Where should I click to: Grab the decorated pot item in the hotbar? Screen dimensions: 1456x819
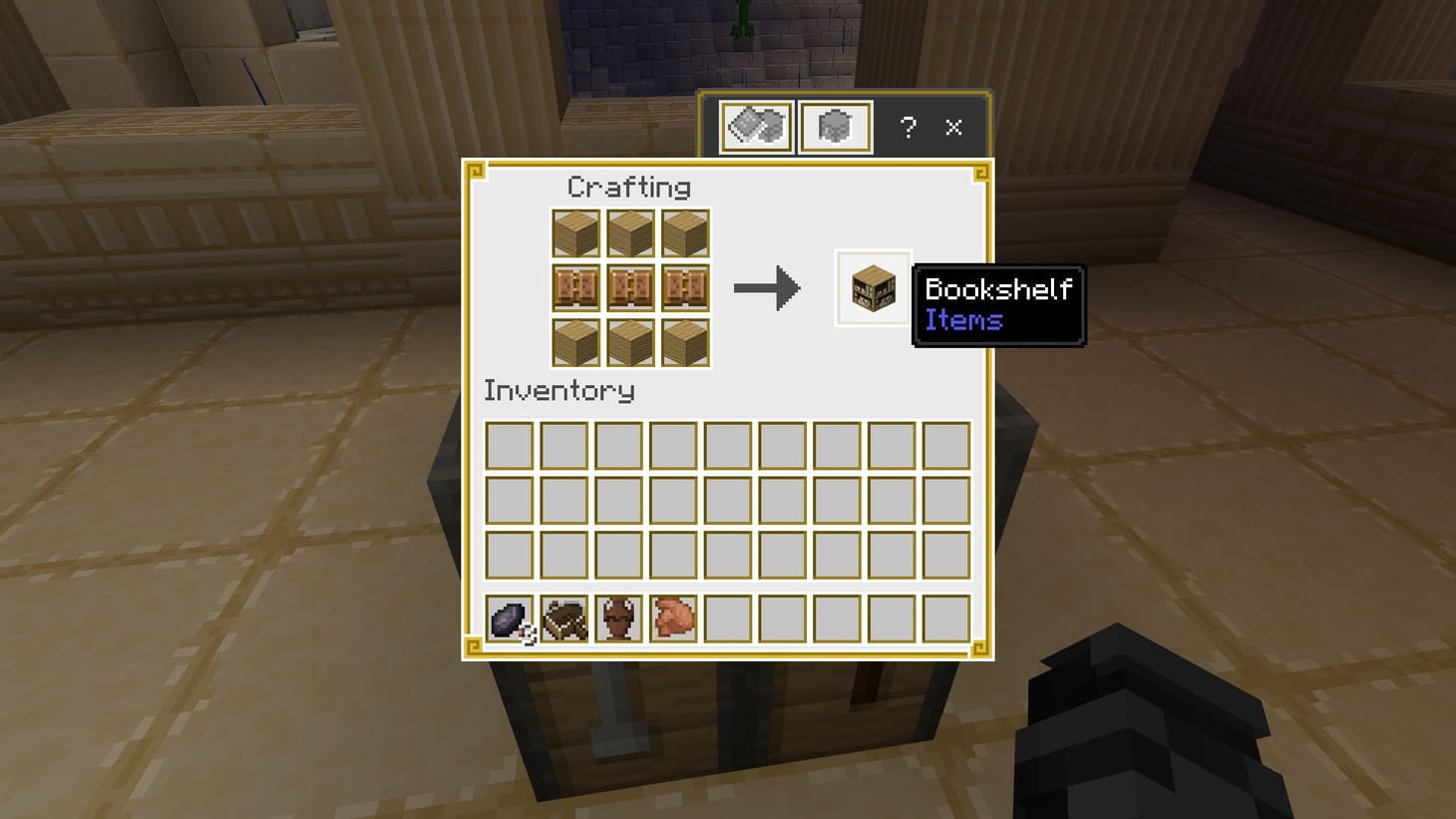(x=619, y=620)
